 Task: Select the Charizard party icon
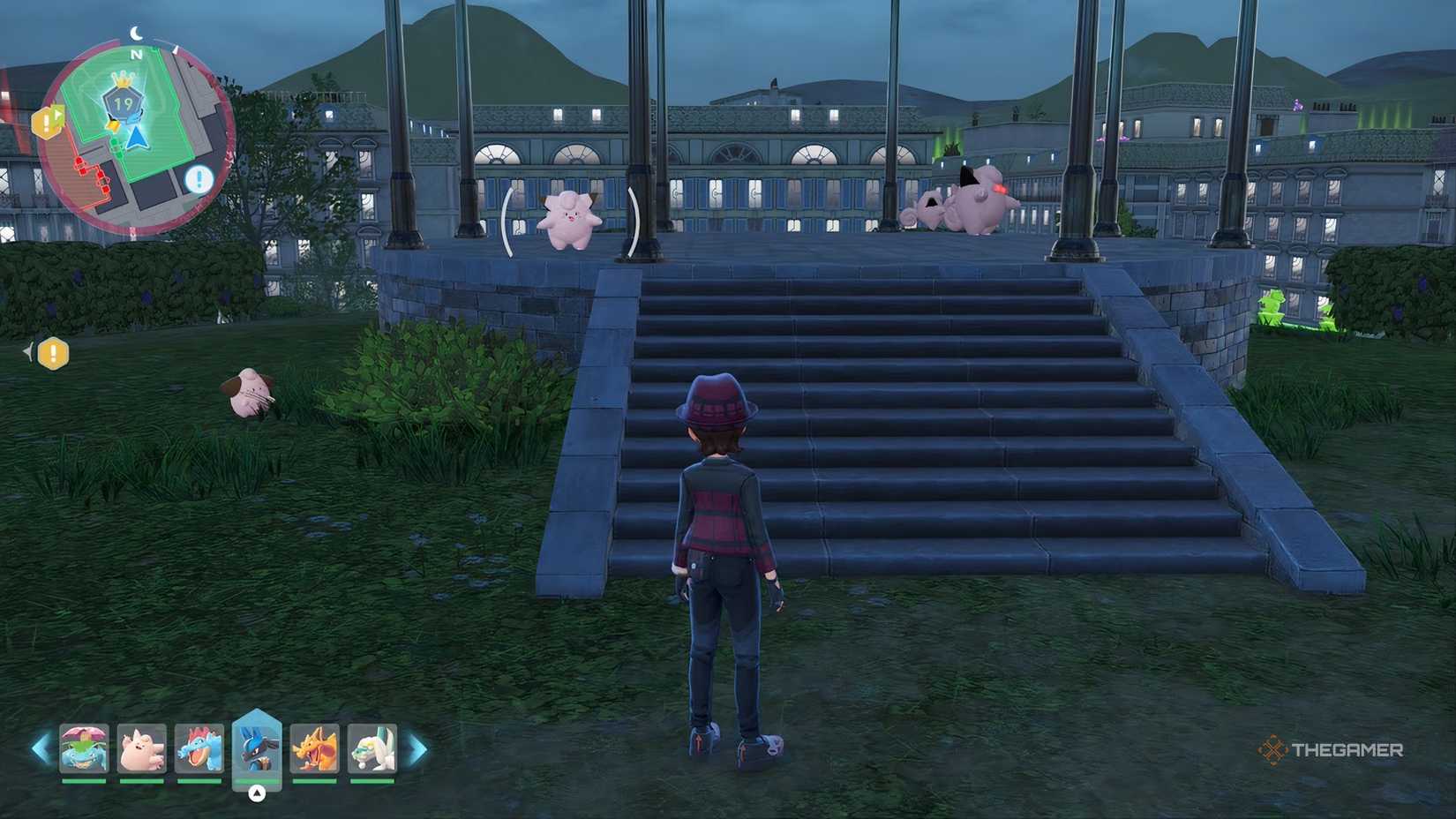tap(316, 750)
